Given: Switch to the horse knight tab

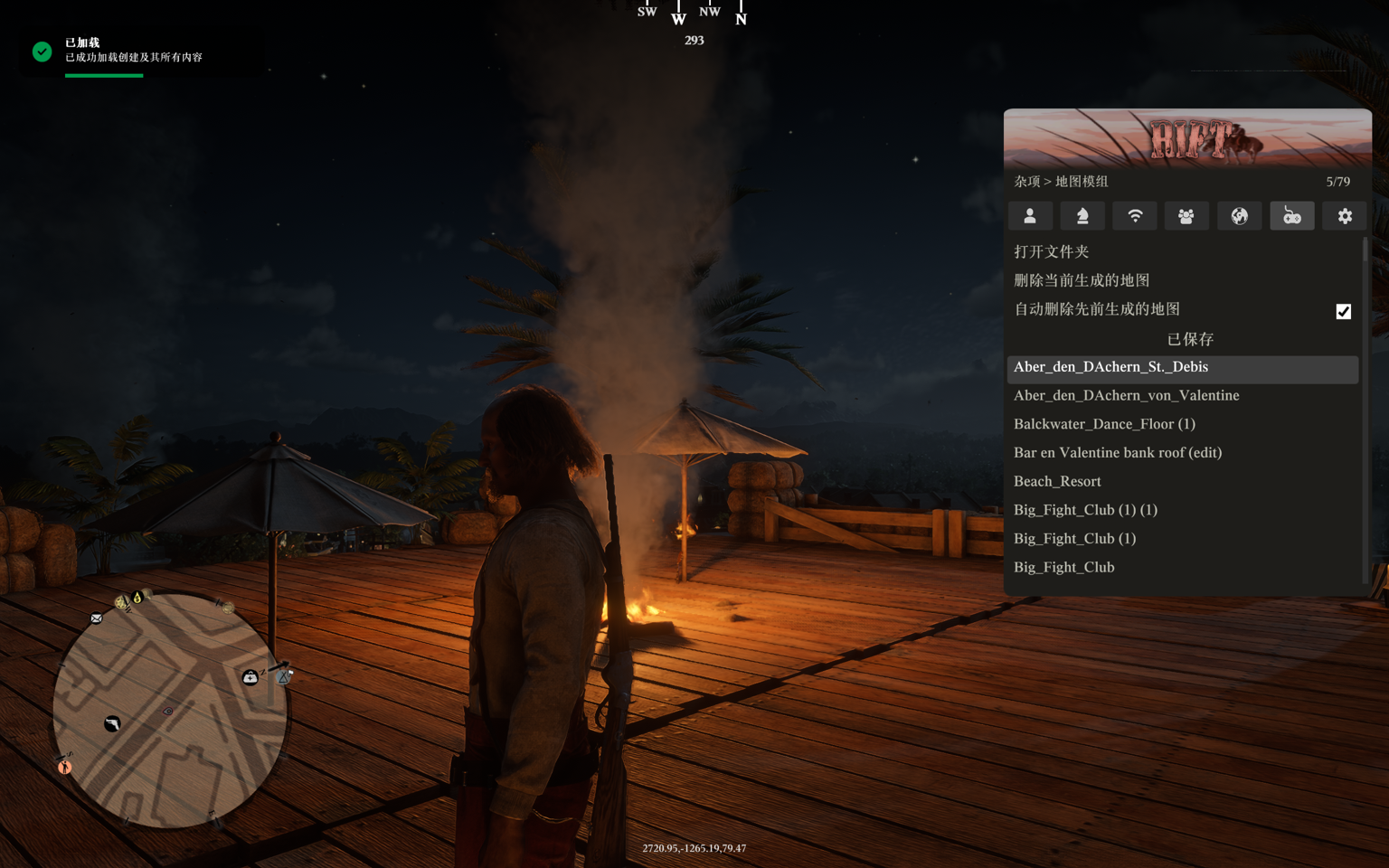Looking at the screenshot, I should [1082, 216].
